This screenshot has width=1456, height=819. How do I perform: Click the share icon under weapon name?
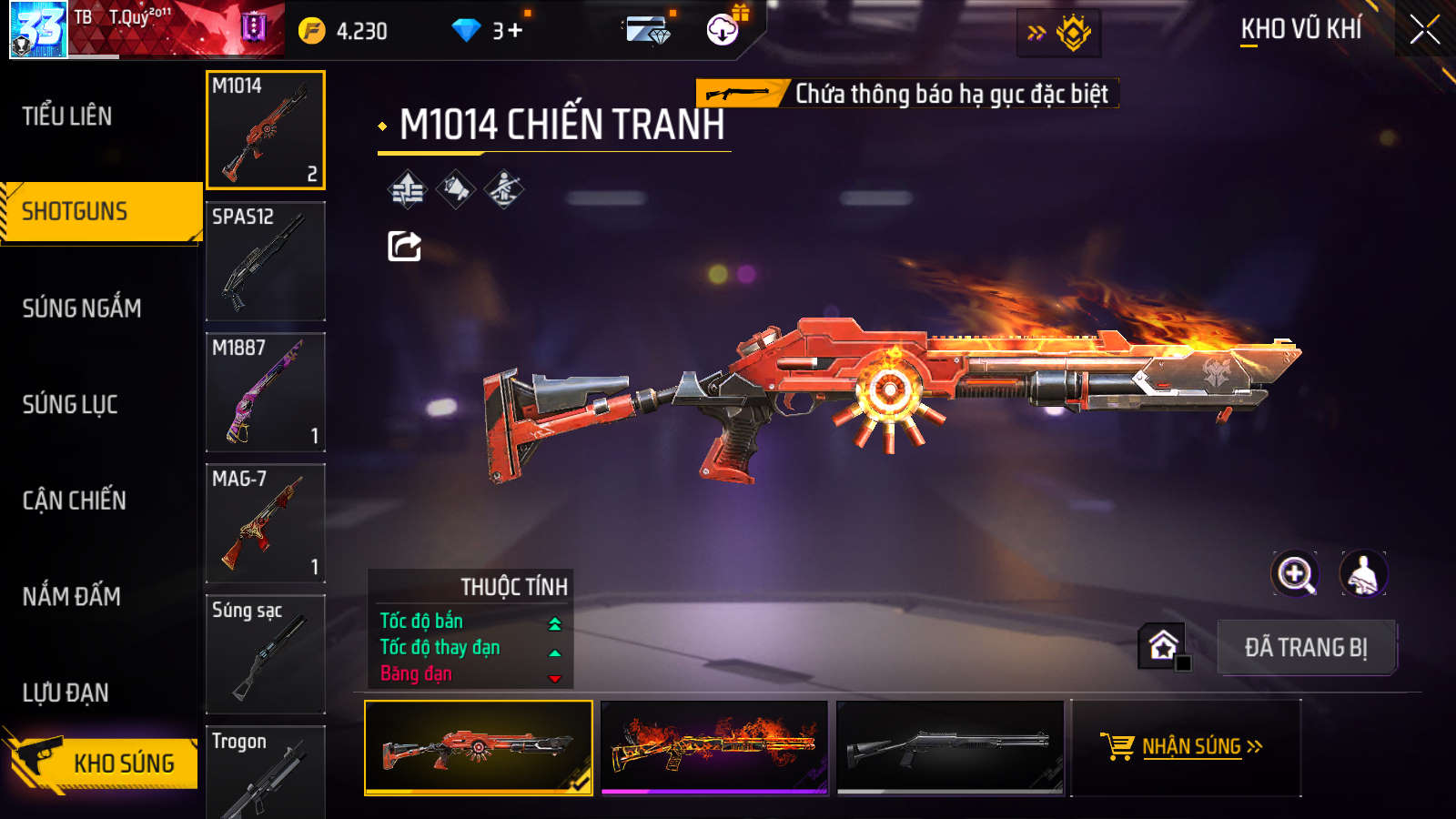click(x=404, y=246)
